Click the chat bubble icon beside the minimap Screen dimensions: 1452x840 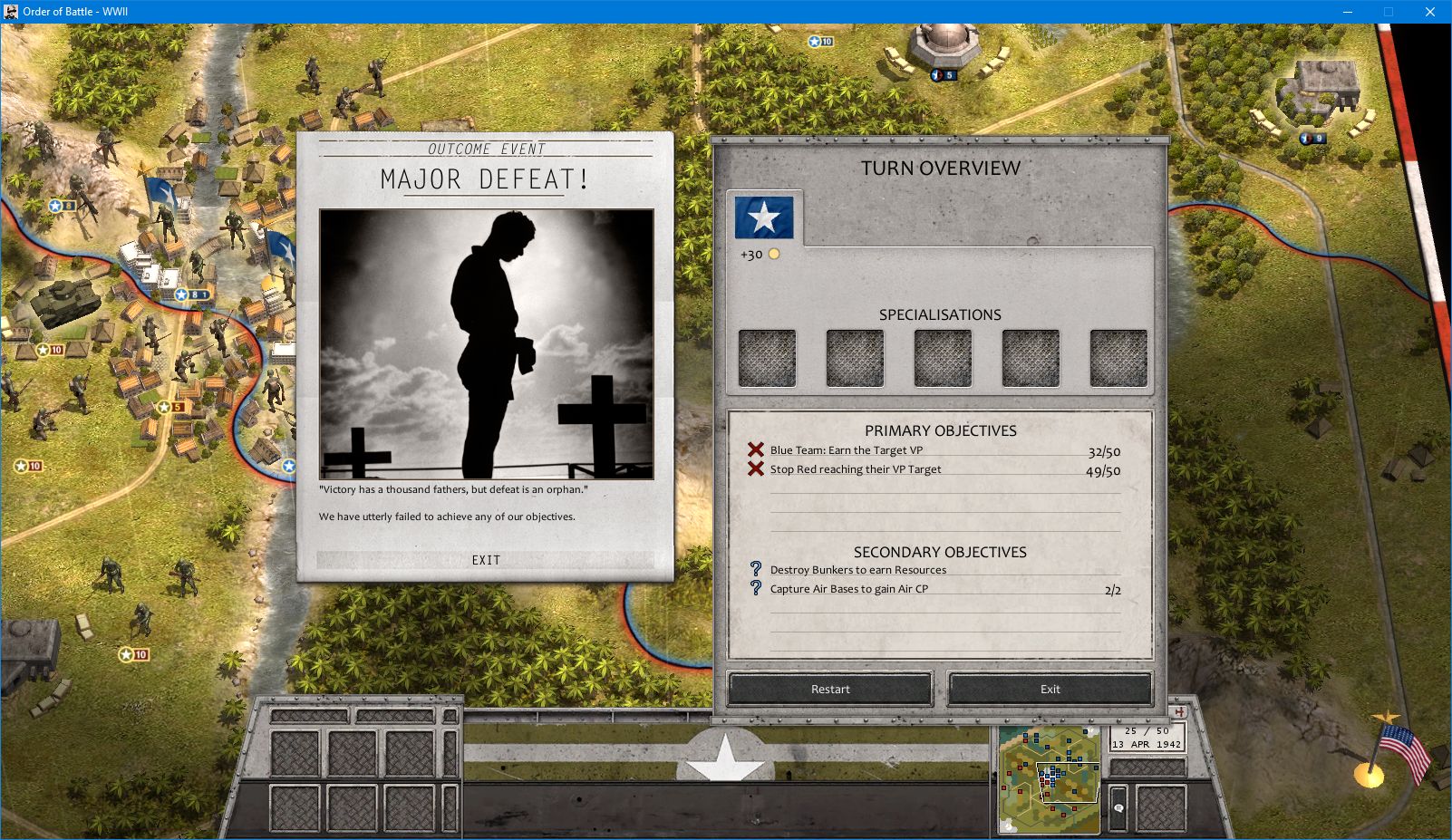pos(1118,808)
